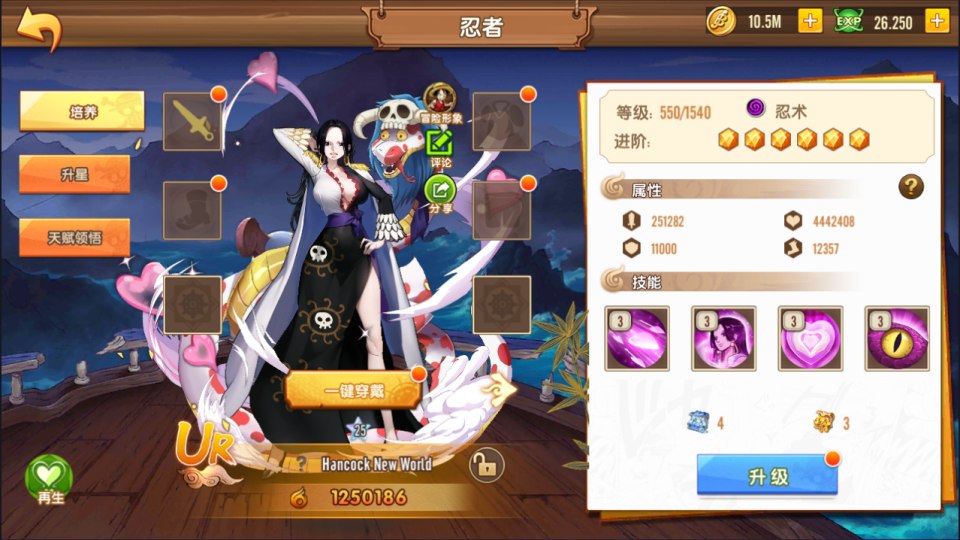Image resolution: width=960 pixels, height=540 pixels.
Task: Select the sword weapon equipment slot
Action: tap(192, 119)
